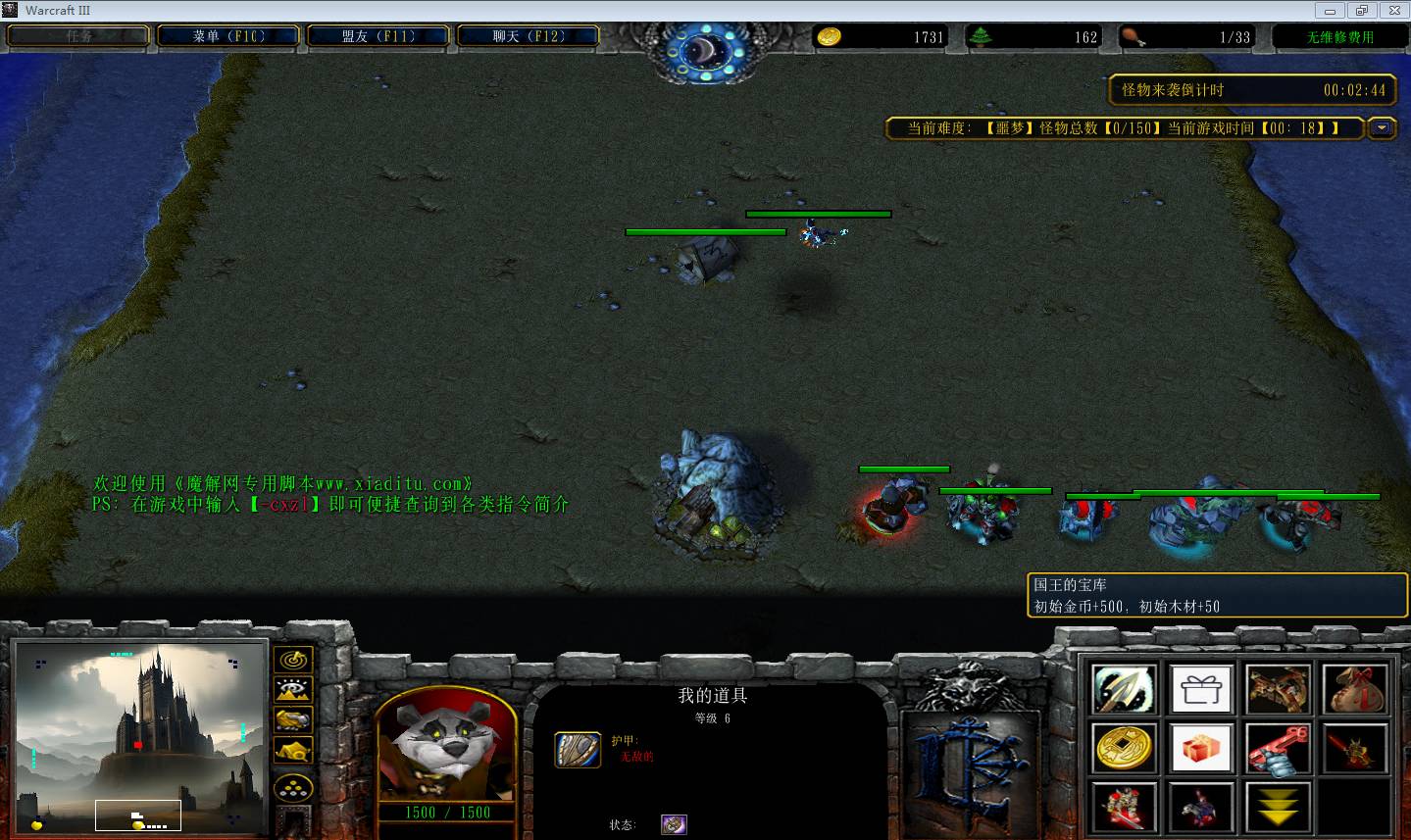
Task: Click the yellow downward arrows button
Action: pos(1278,807)
